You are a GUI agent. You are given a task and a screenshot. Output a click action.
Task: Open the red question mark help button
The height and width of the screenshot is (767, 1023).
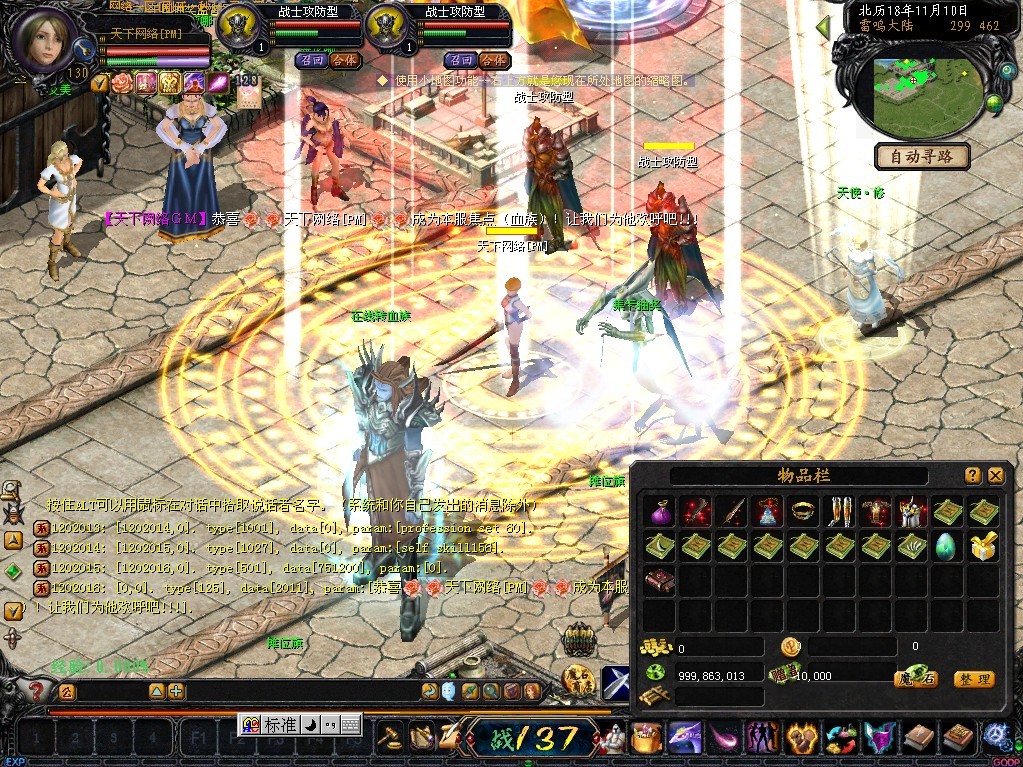[37, 691]
